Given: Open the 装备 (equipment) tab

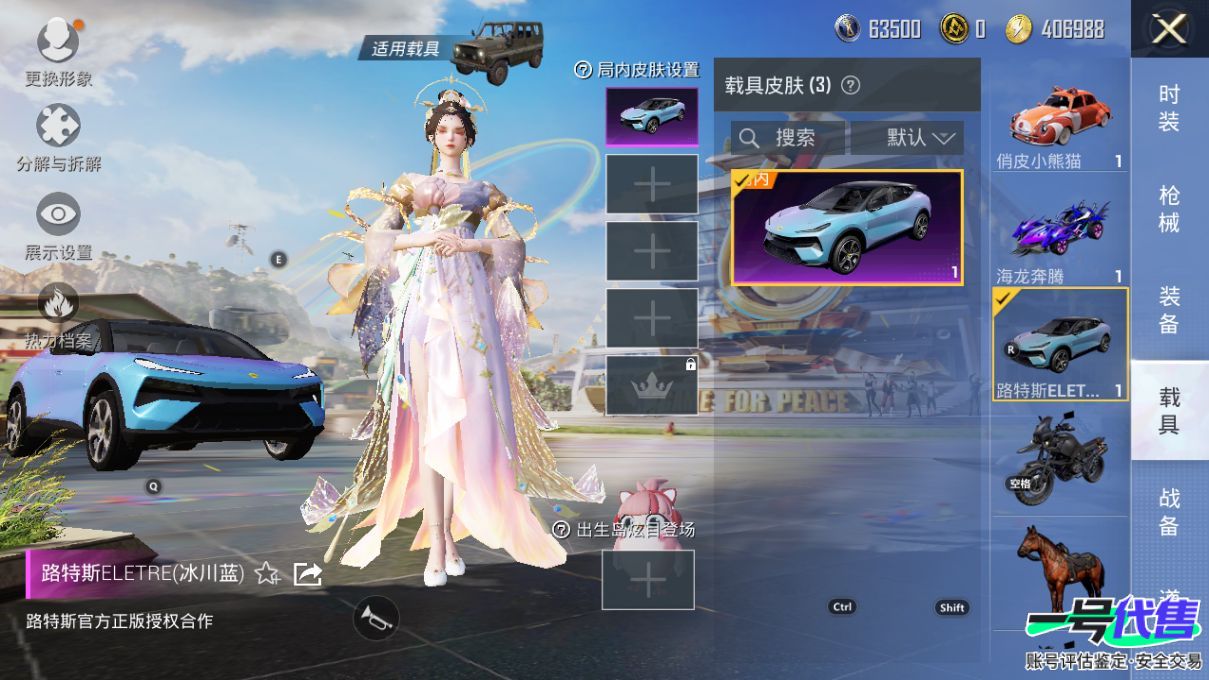Looking at the screenshot, I should pos(1169,310).
